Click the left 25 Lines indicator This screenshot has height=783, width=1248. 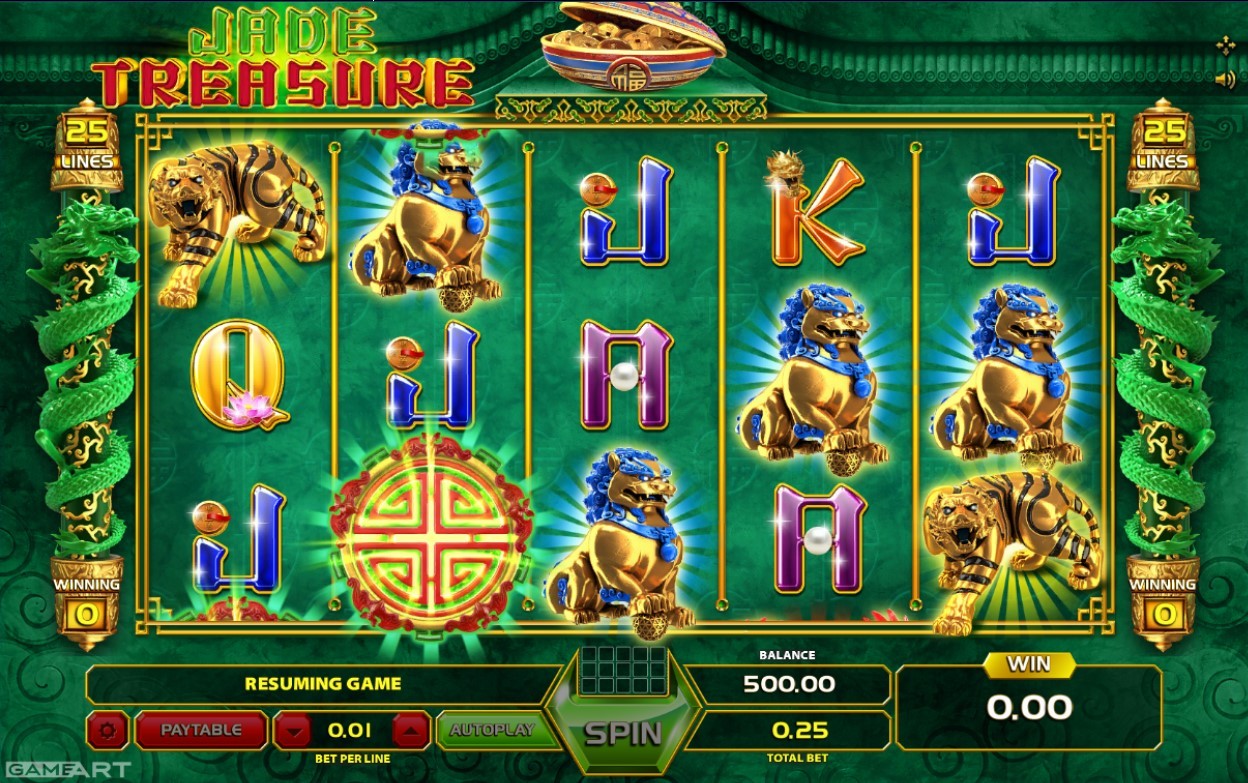(x=85, y=145)
